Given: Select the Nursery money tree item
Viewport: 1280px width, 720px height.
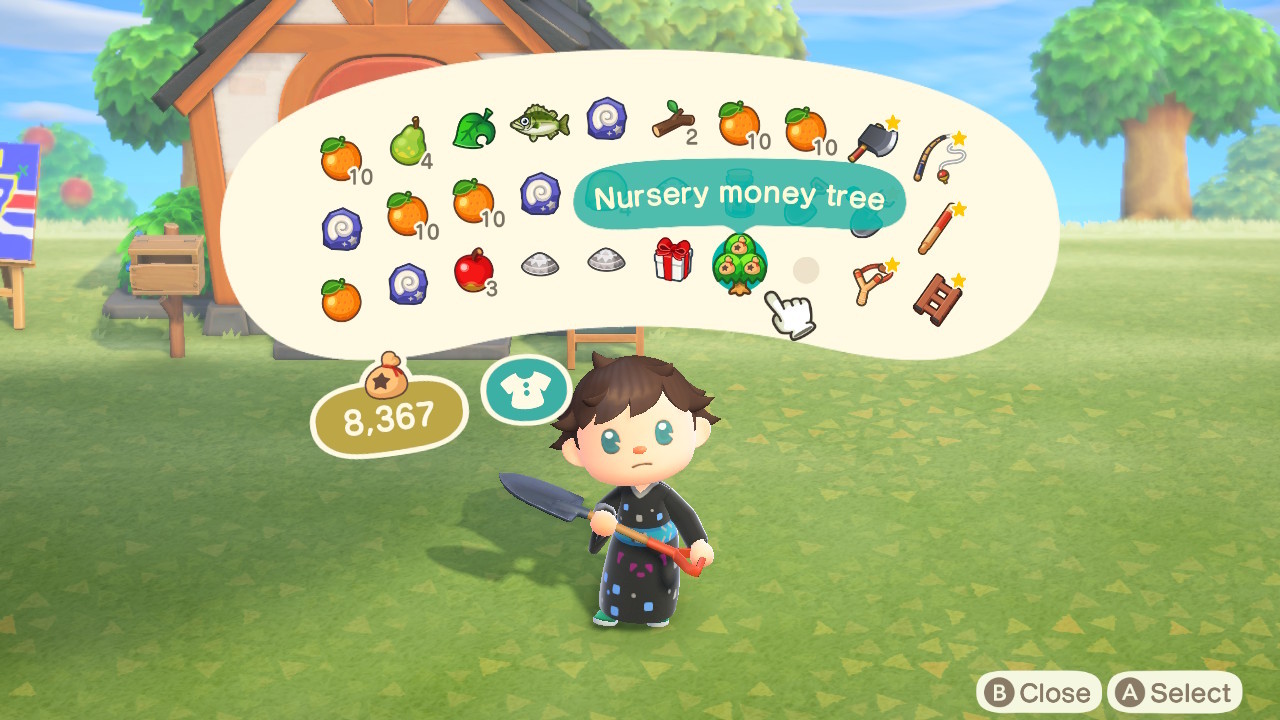Looking at the screenshot, I should (x=738, y=268).
